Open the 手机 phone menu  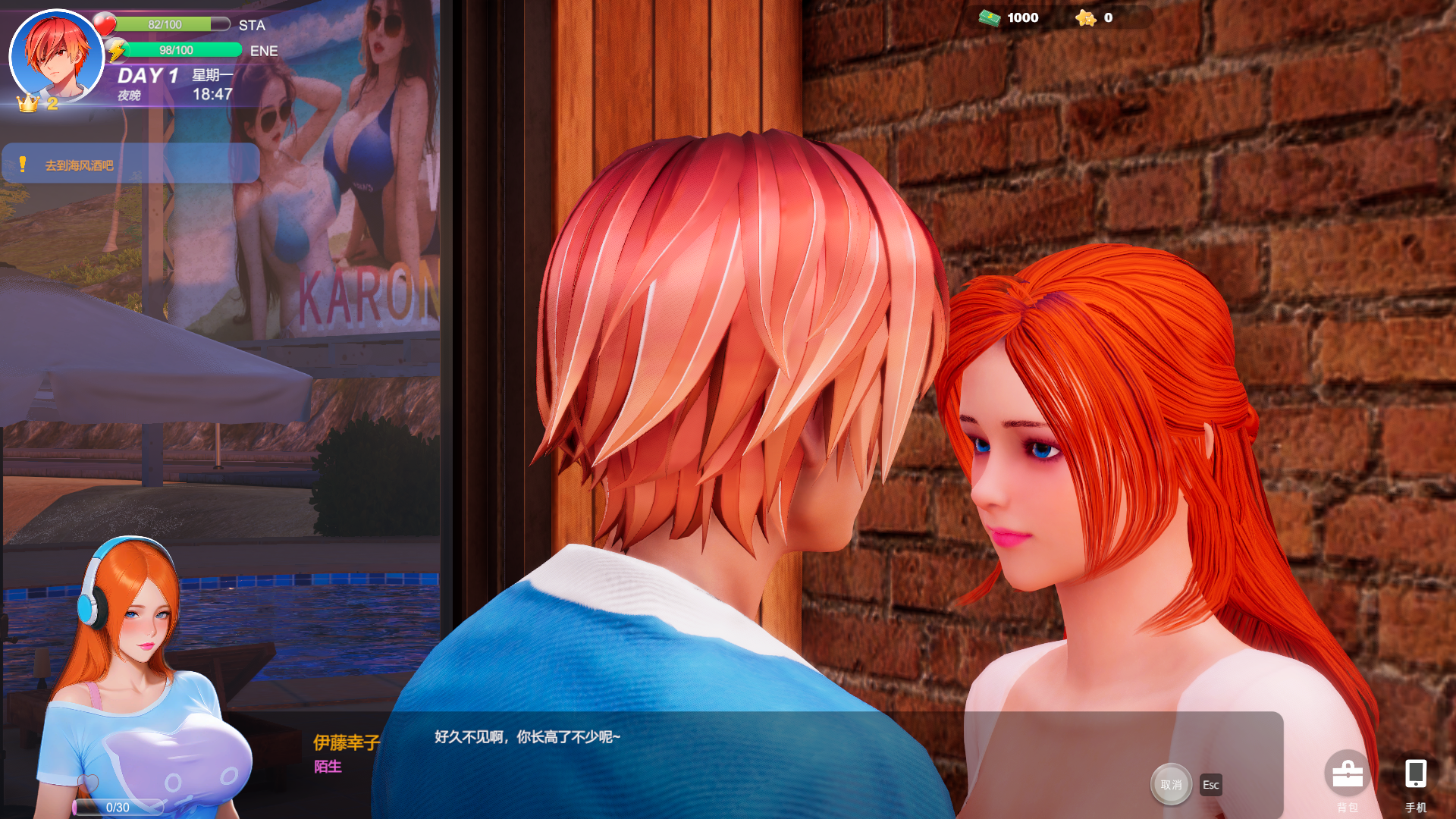(x=1415, y=776)
